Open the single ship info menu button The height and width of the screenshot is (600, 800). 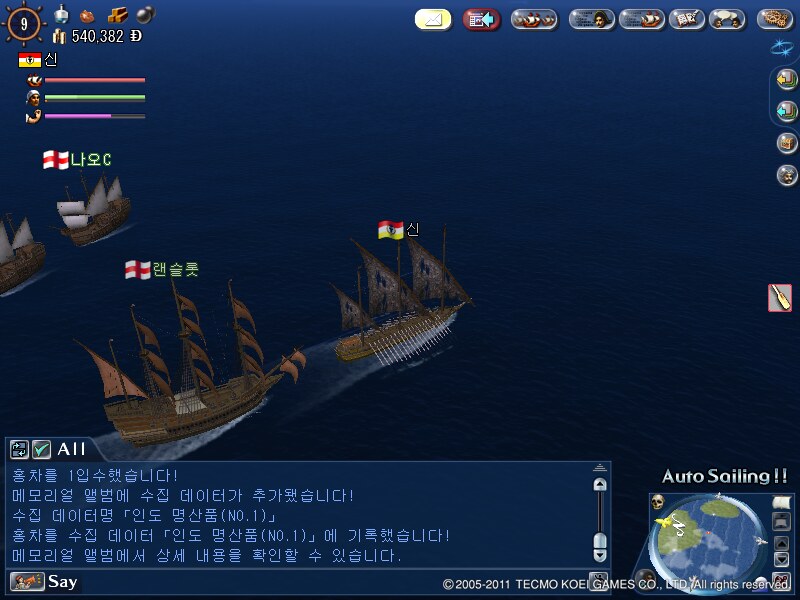tap(641, 19)
